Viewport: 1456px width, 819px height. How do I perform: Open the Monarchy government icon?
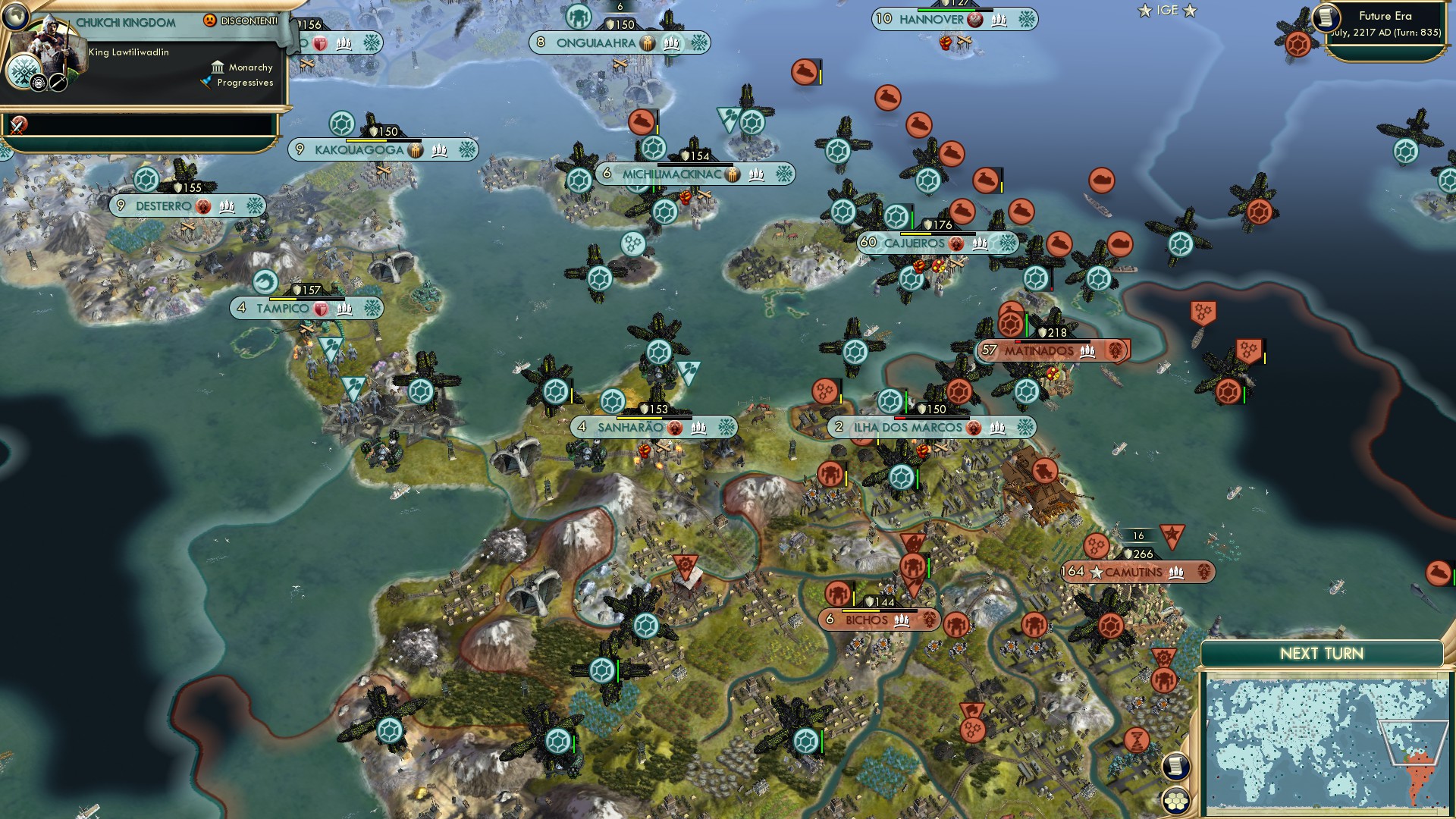click(x=218, y=68)
